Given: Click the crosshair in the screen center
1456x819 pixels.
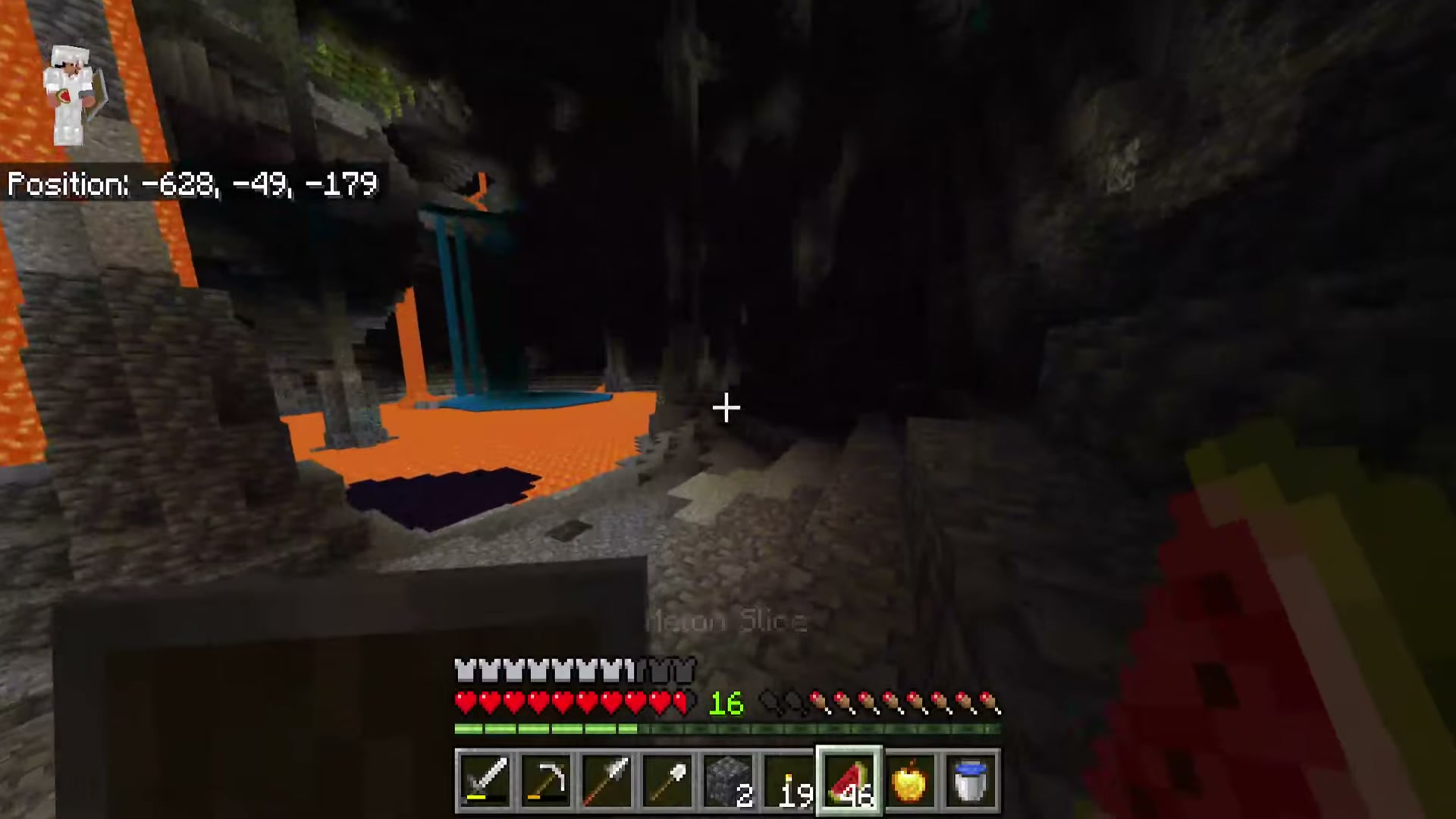Looking at the screenshot, I should [726, 409].
